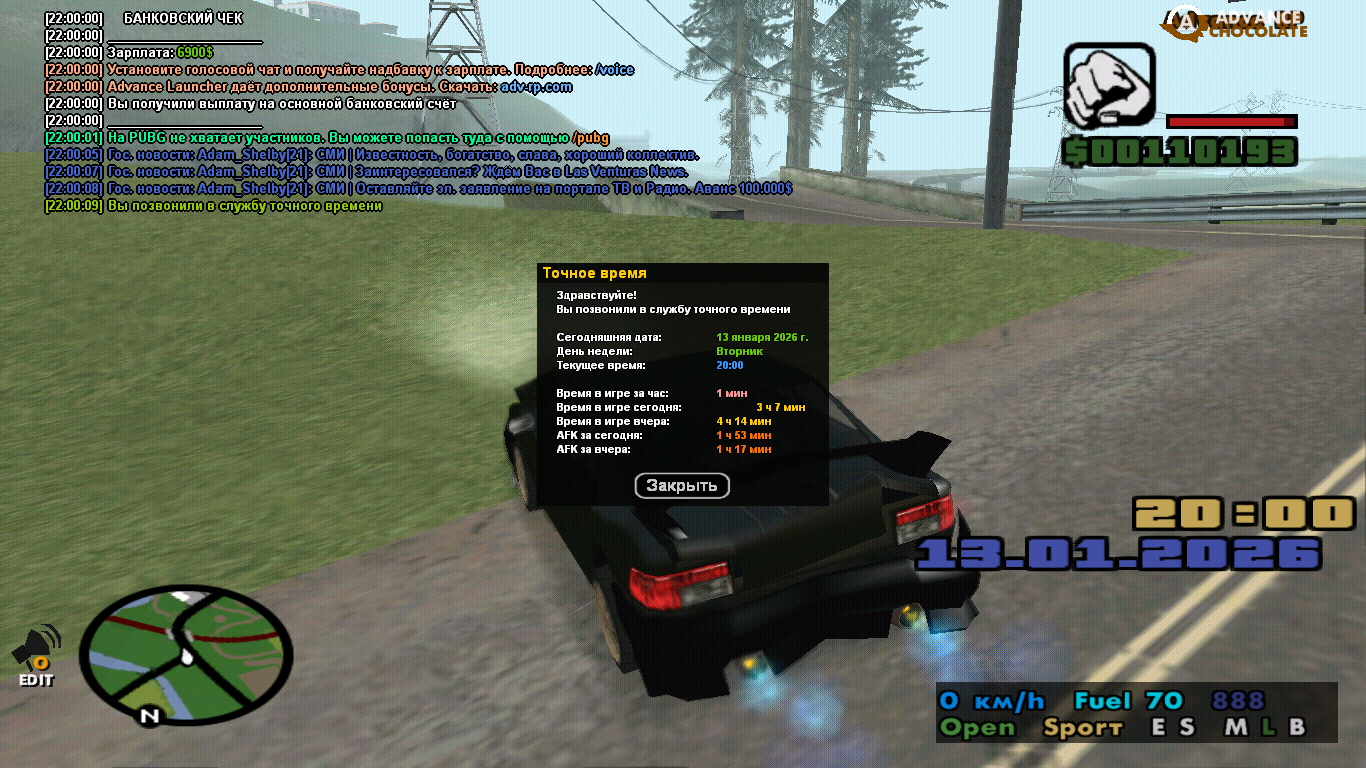This screenshot has height=768, width=1366.
Task: Open the adv-rp.com link in chat
Action: click(x=536, y=87)
